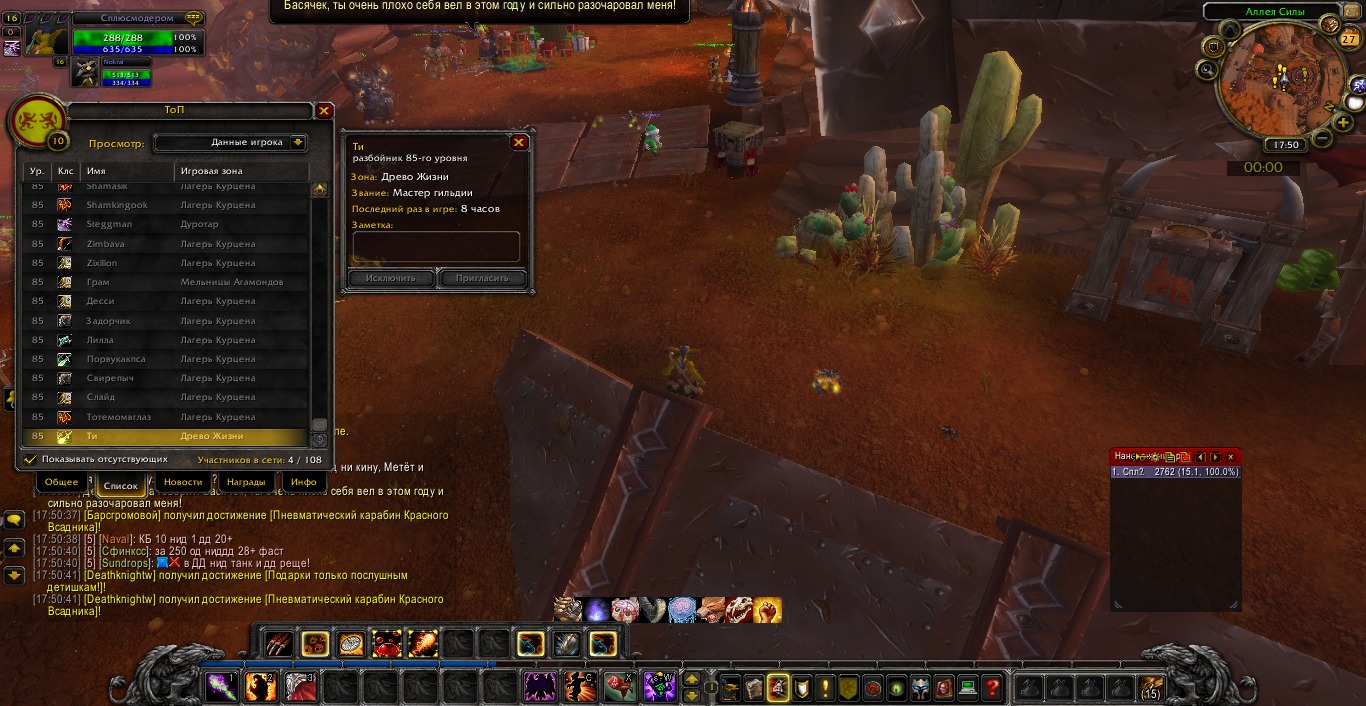Show the Инфо guild tab
Viewport: 1366px width, 706px height.
pyautogui.click(x=303, y=482)
